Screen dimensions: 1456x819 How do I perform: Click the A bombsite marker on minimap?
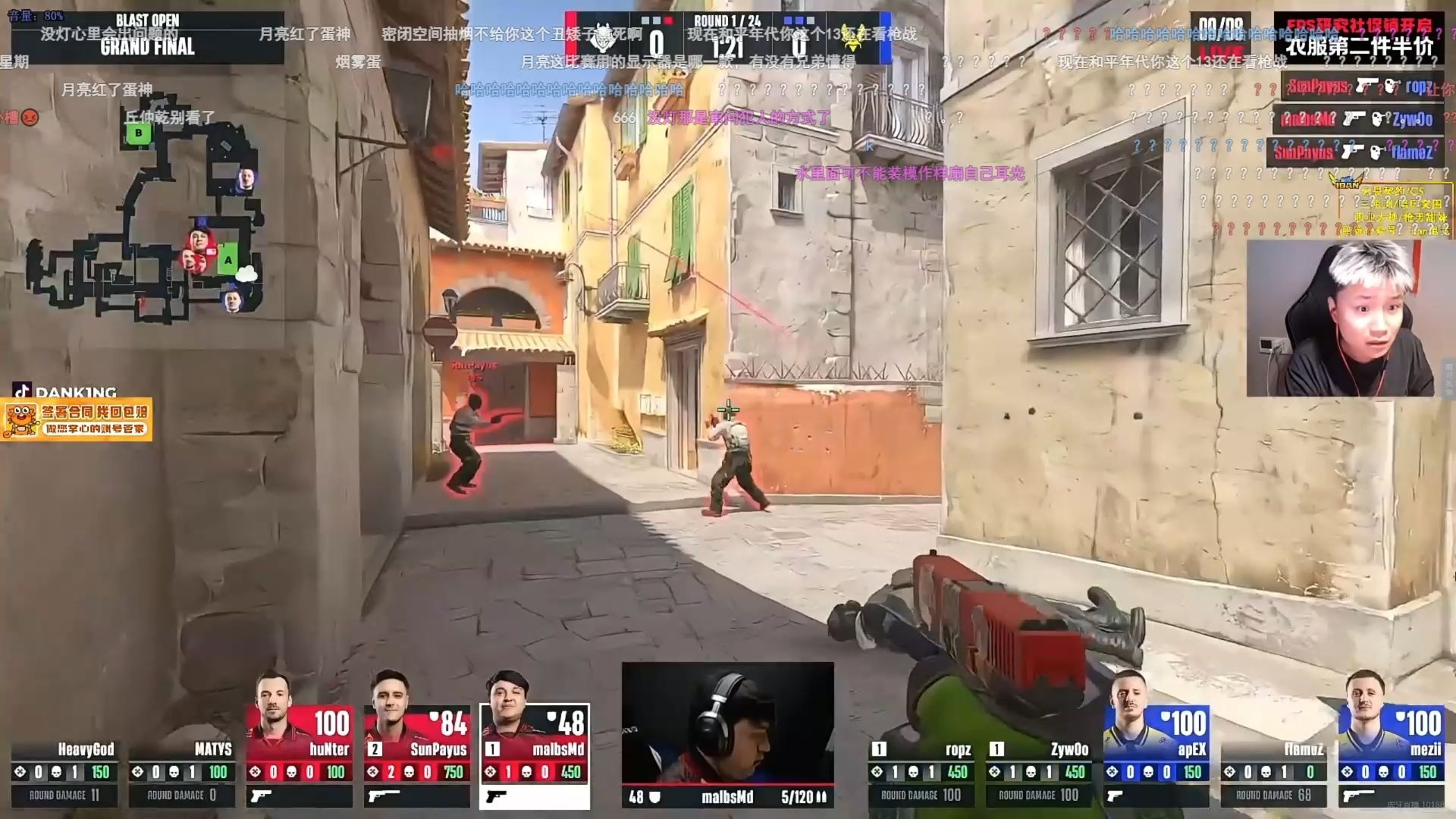tap(227, 260)
